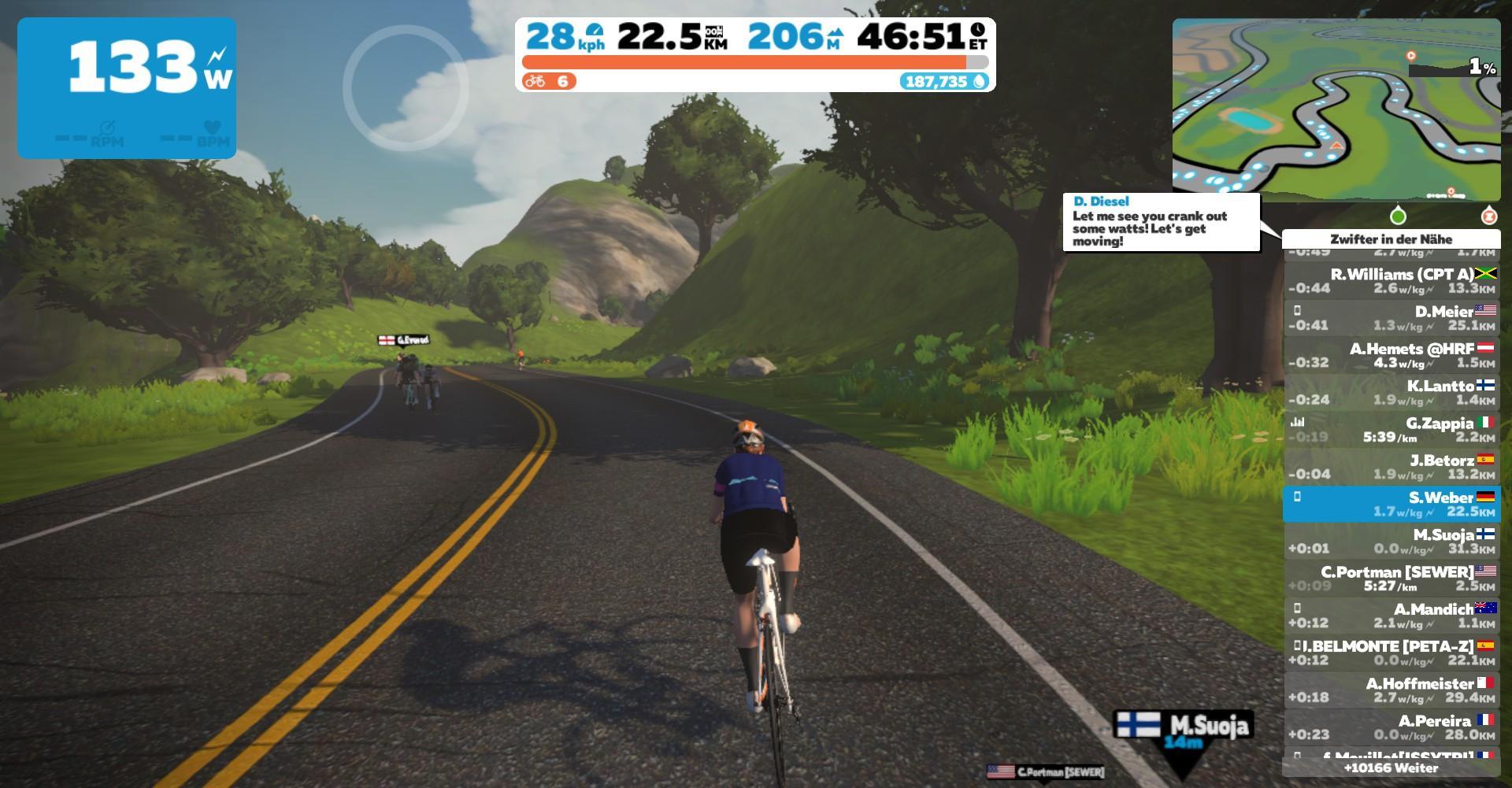Click G.Zappia runner row
This screenshot has height=788, width=1512.
click(x=1391, y=430)
